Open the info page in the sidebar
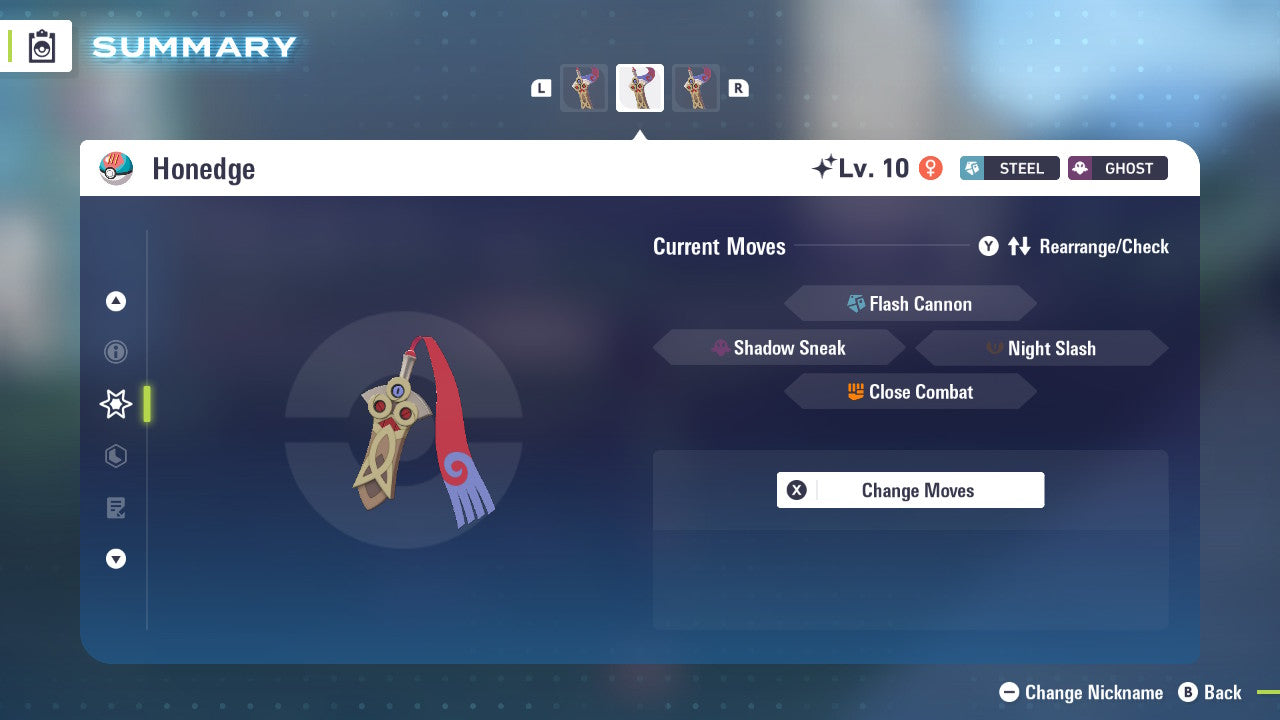 pos(116,352)
